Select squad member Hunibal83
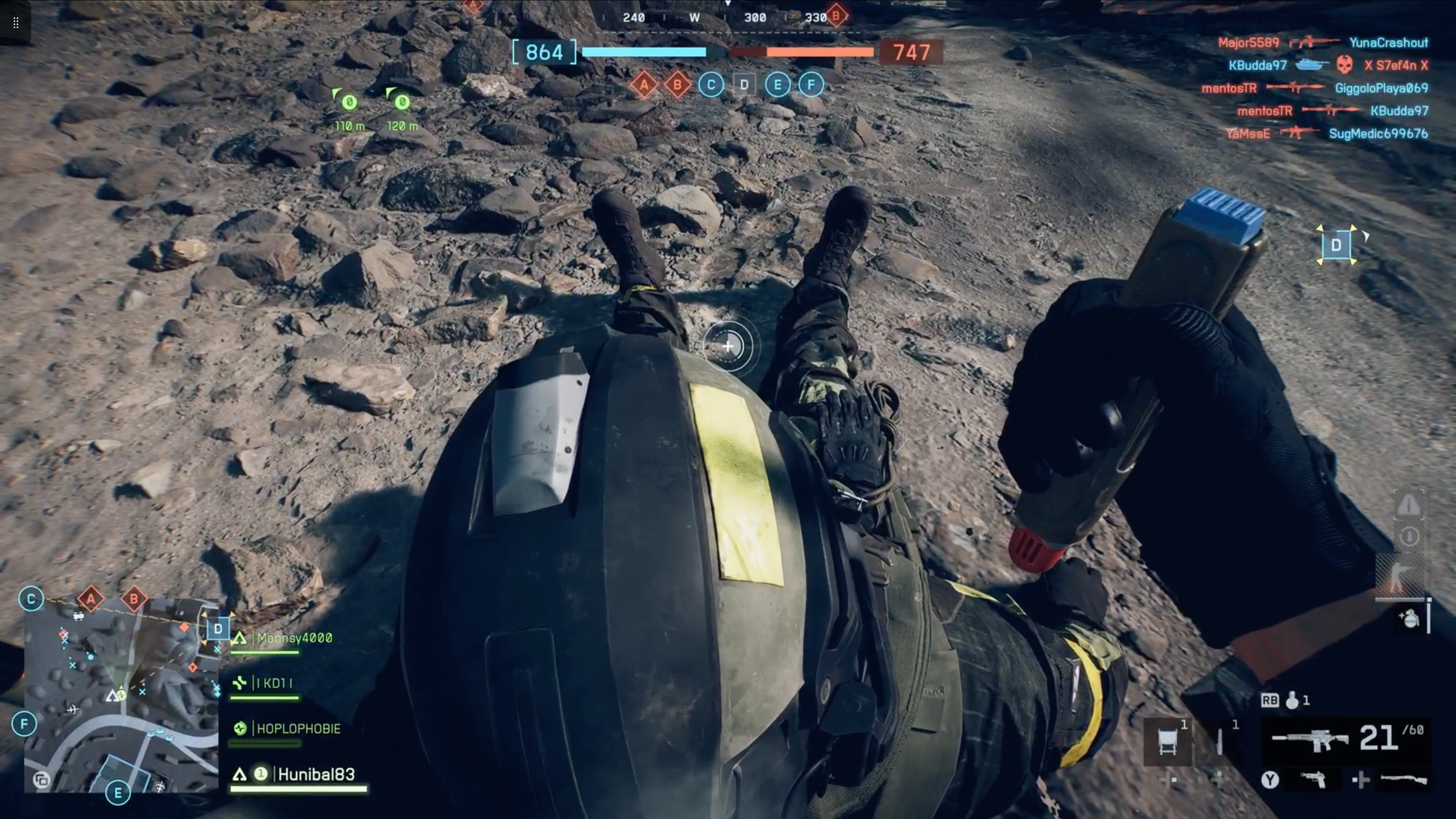Screen dimensions: 1456x819 click(315, 775)
